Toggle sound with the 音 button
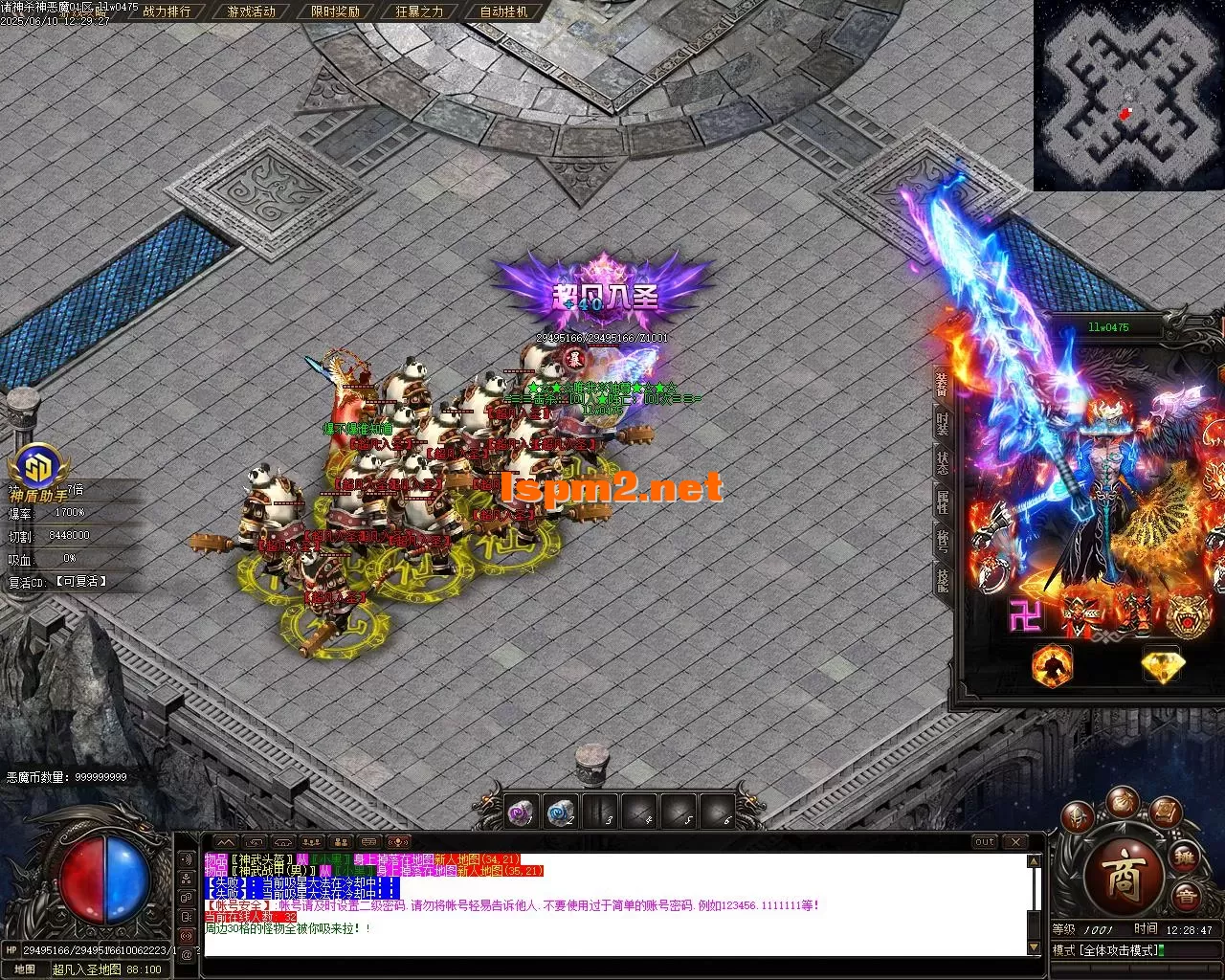The image size is (1225, 980). pos(1187,897)
